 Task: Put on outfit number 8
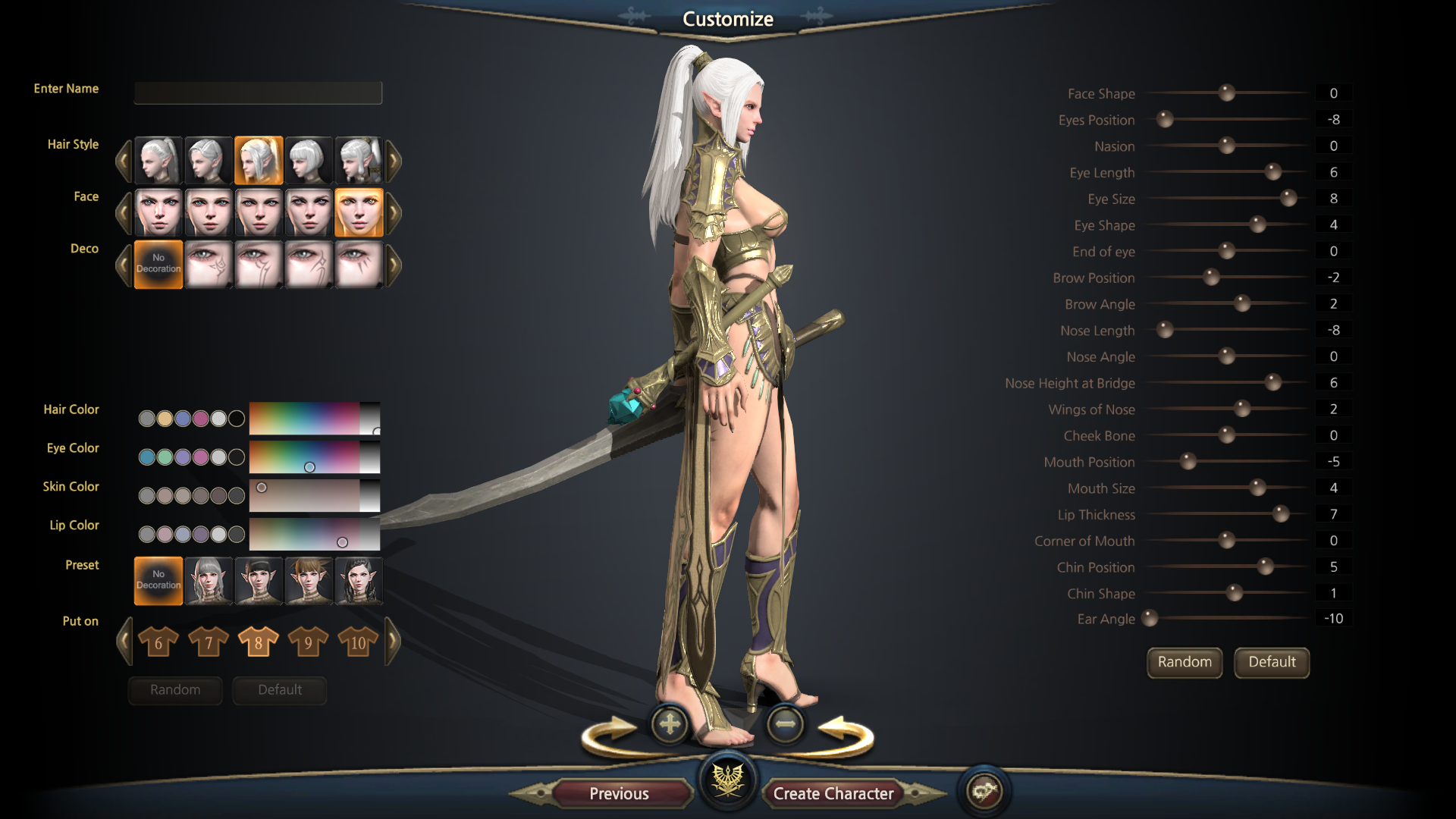[x=258, y=642]
